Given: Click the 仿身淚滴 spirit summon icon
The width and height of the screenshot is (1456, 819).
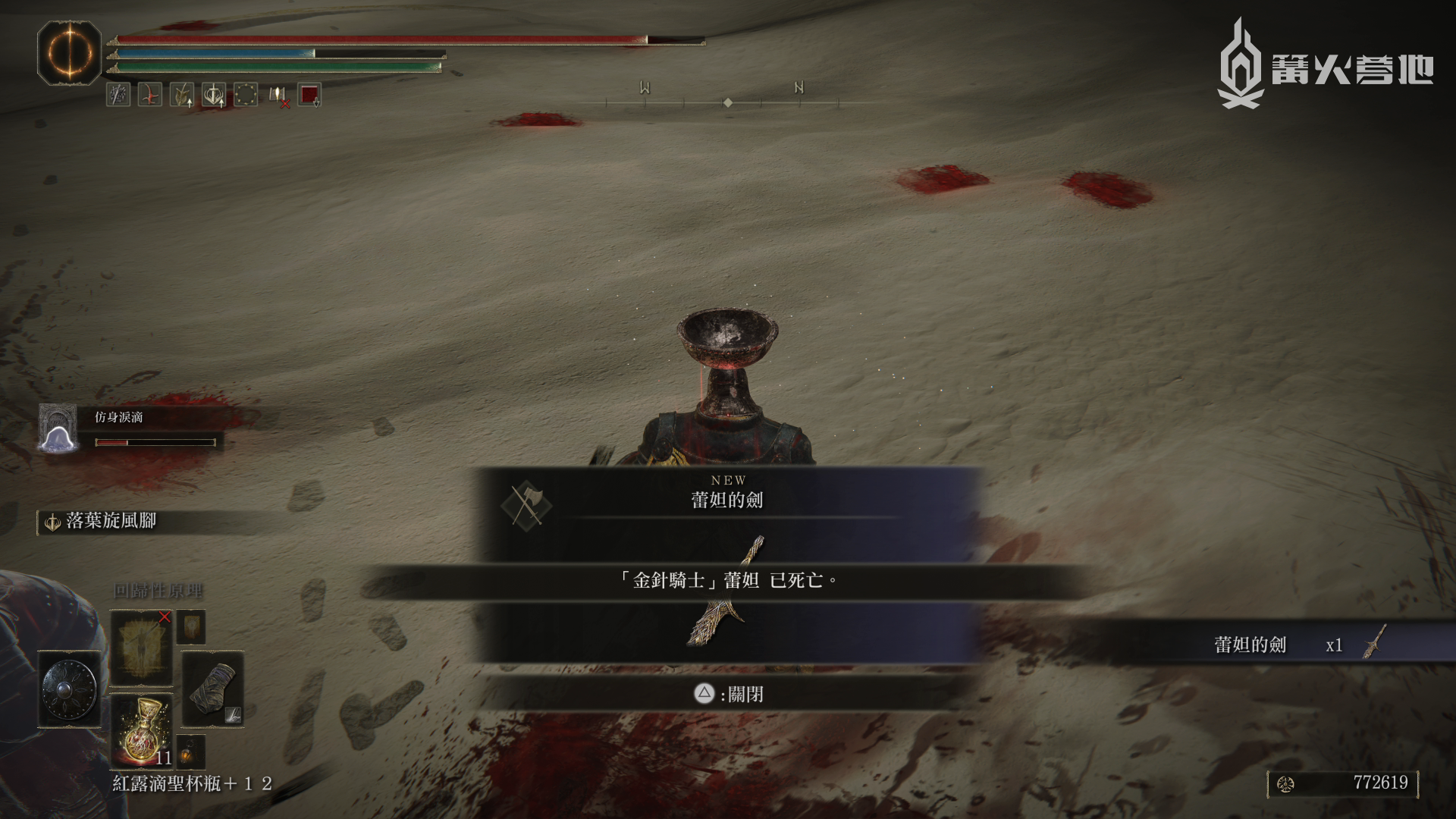Looking at the screenshot, I should pos(58,429).
